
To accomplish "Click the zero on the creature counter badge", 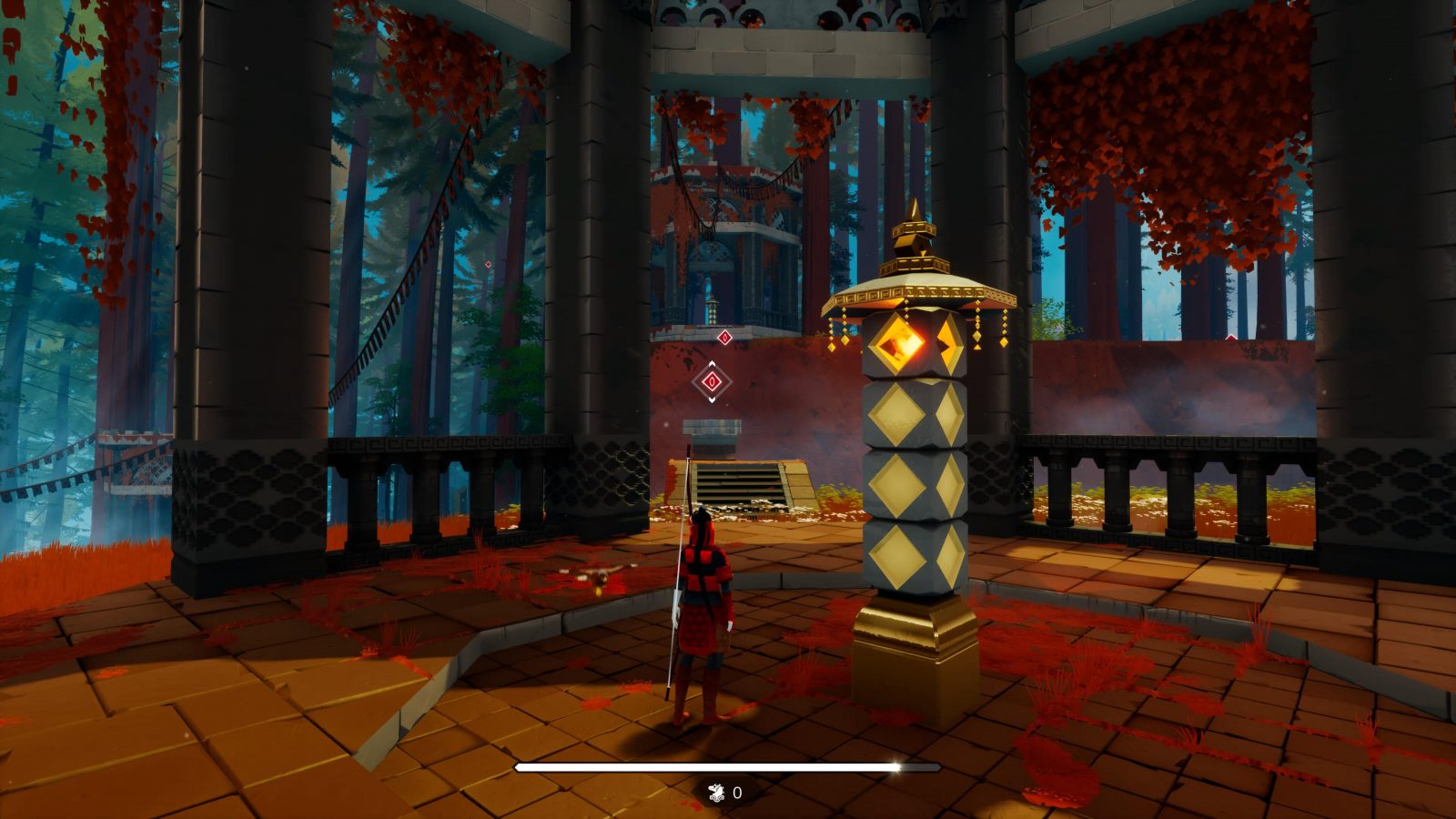I will point(737,792).
